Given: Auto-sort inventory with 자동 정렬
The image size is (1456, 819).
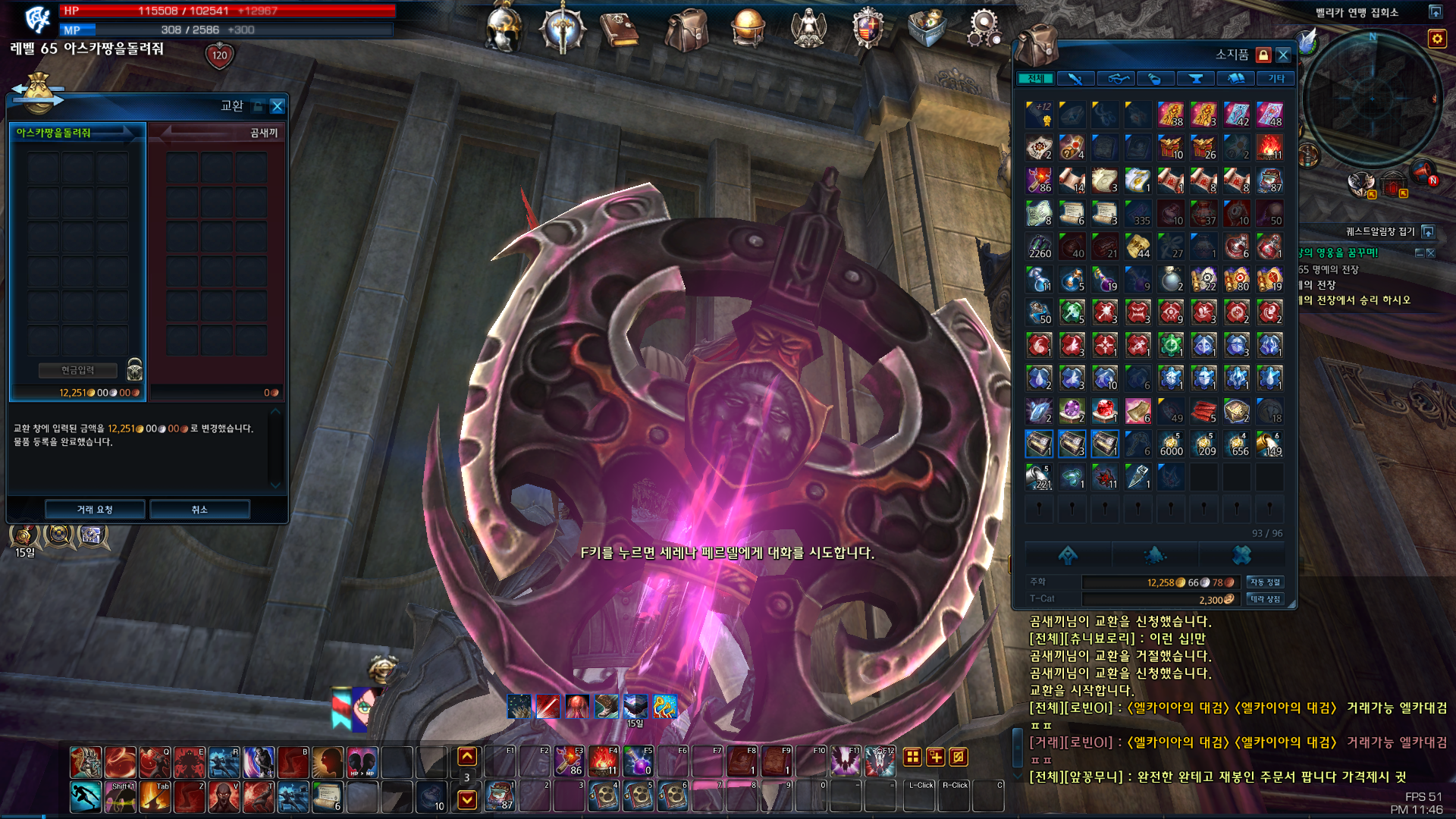Looking at the screenshot, I should pyautogui.click(x=1265, y=582).
